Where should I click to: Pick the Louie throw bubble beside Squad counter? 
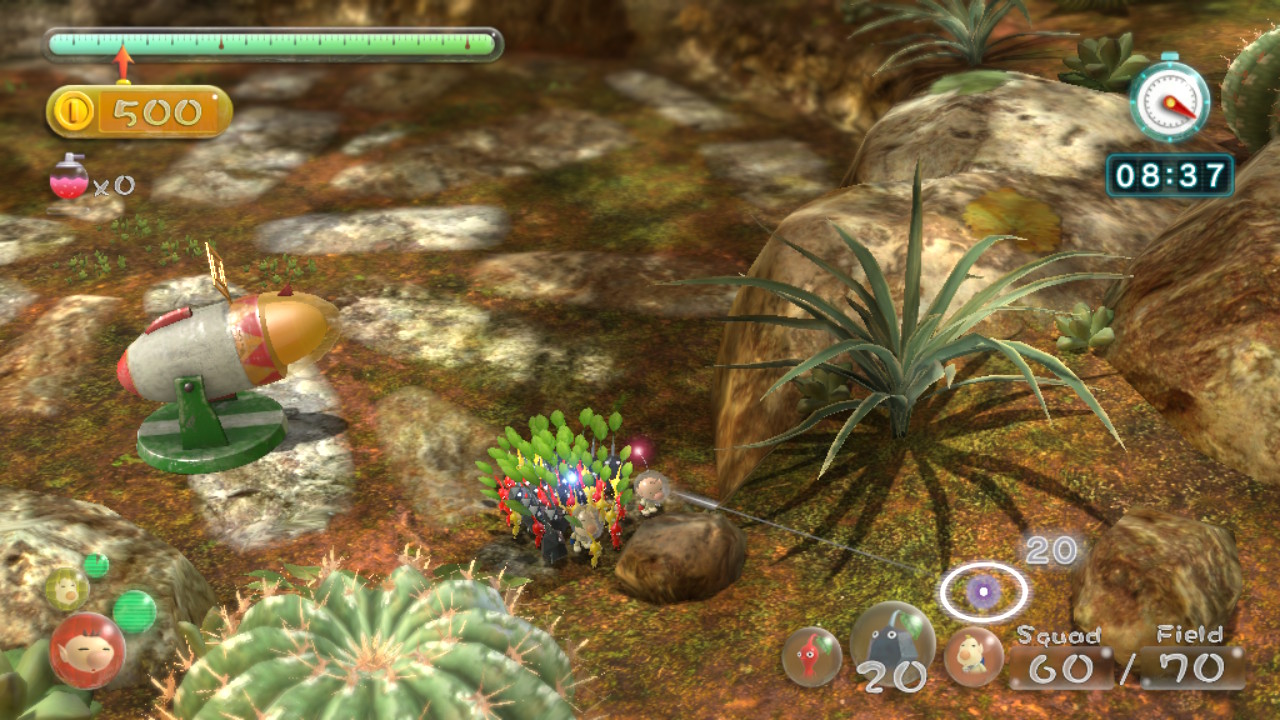click(973, 656)
